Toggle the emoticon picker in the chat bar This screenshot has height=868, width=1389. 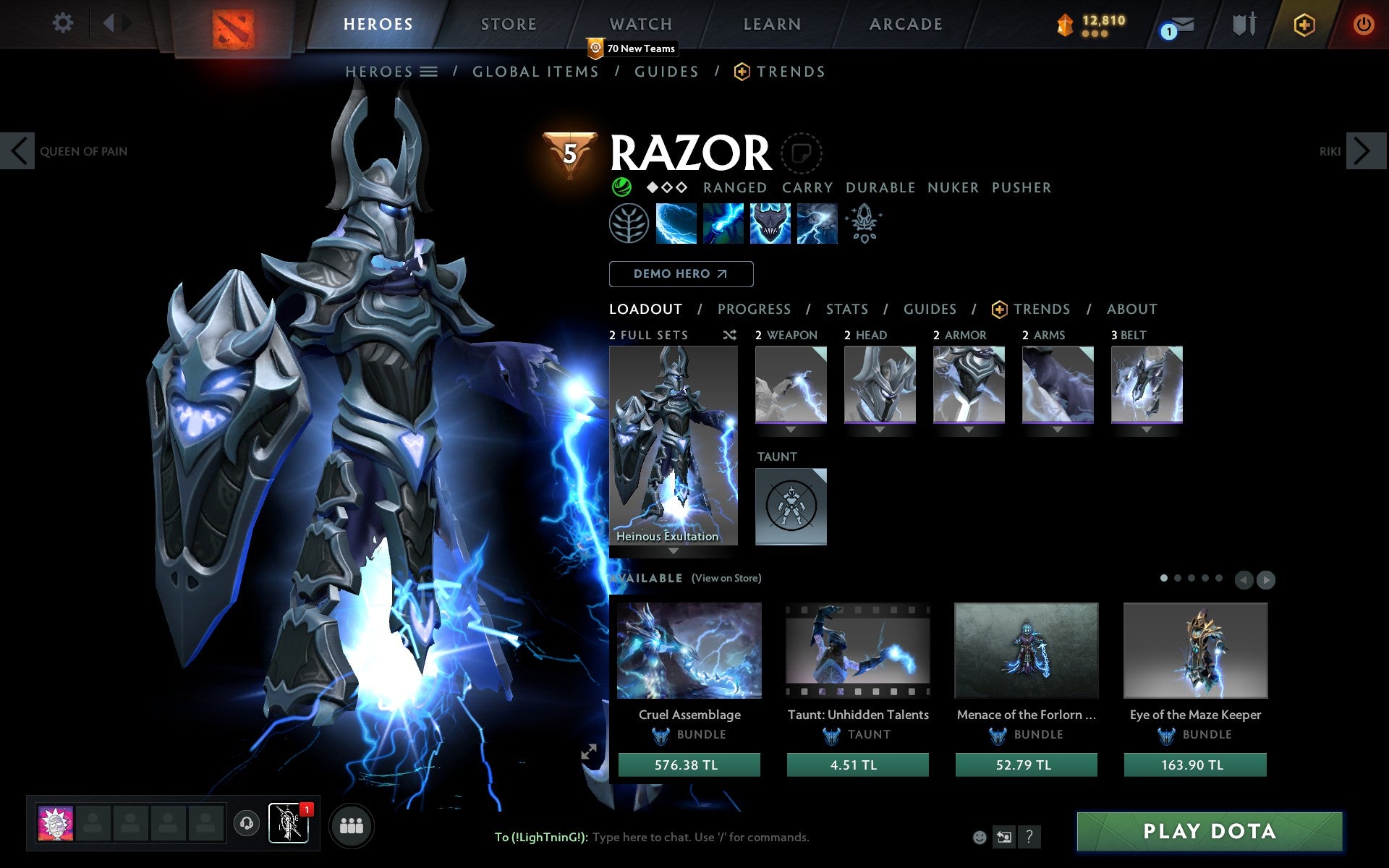pyautogui.click(x=980, y=837)
